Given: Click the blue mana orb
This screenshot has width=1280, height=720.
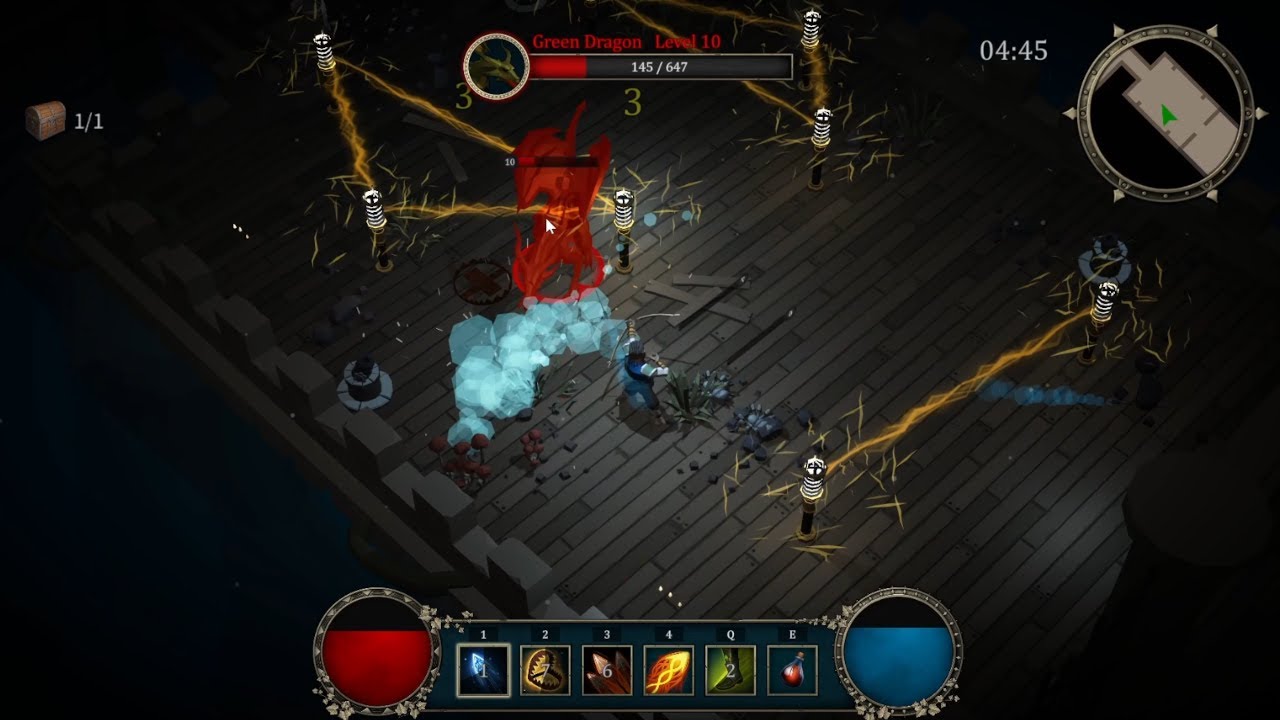Looking at the screenshot, I should 898,655.
